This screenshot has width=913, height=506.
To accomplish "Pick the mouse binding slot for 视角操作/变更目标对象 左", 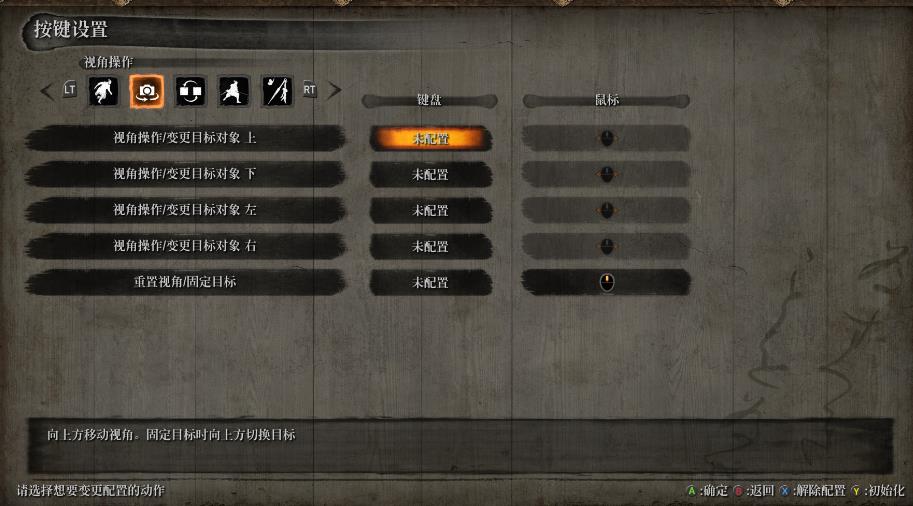I will [606, 211].
